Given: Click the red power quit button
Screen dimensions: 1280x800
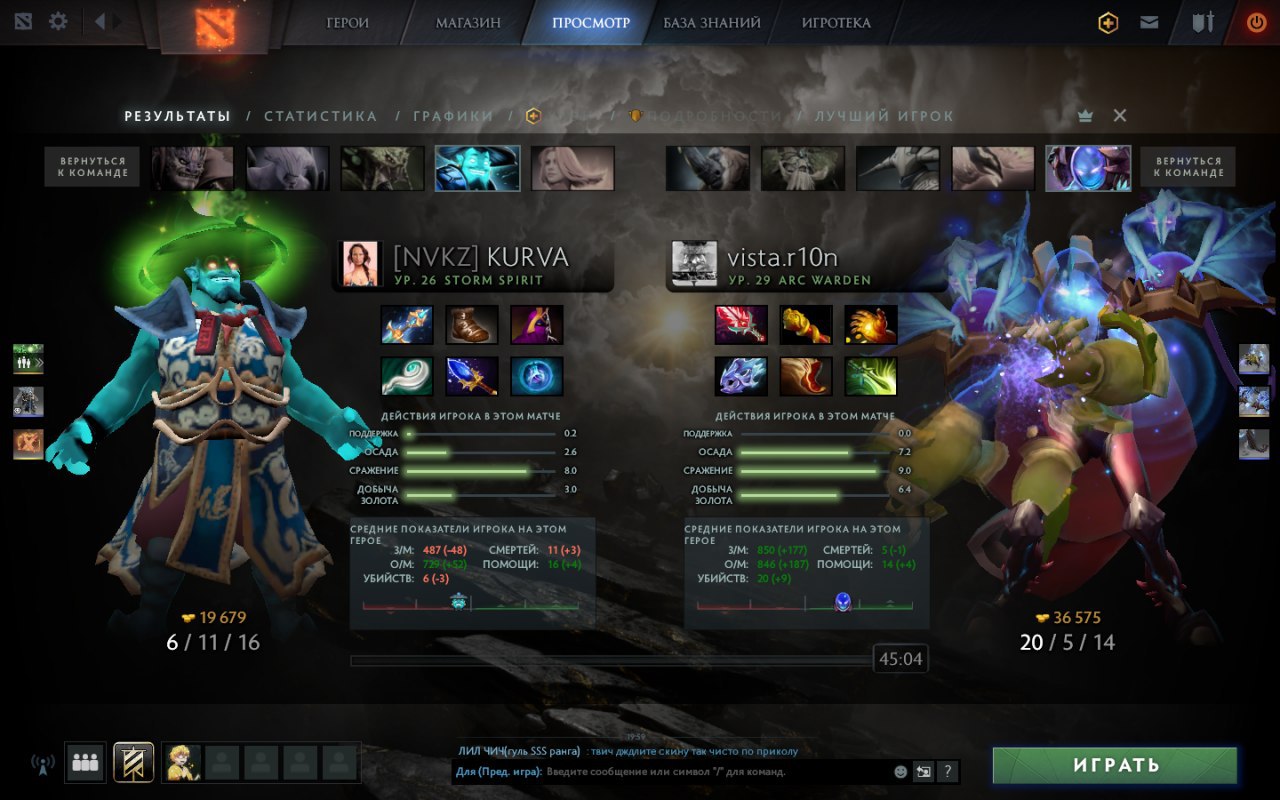Looking at the screenshot, I should click(x=1256, y=22).
